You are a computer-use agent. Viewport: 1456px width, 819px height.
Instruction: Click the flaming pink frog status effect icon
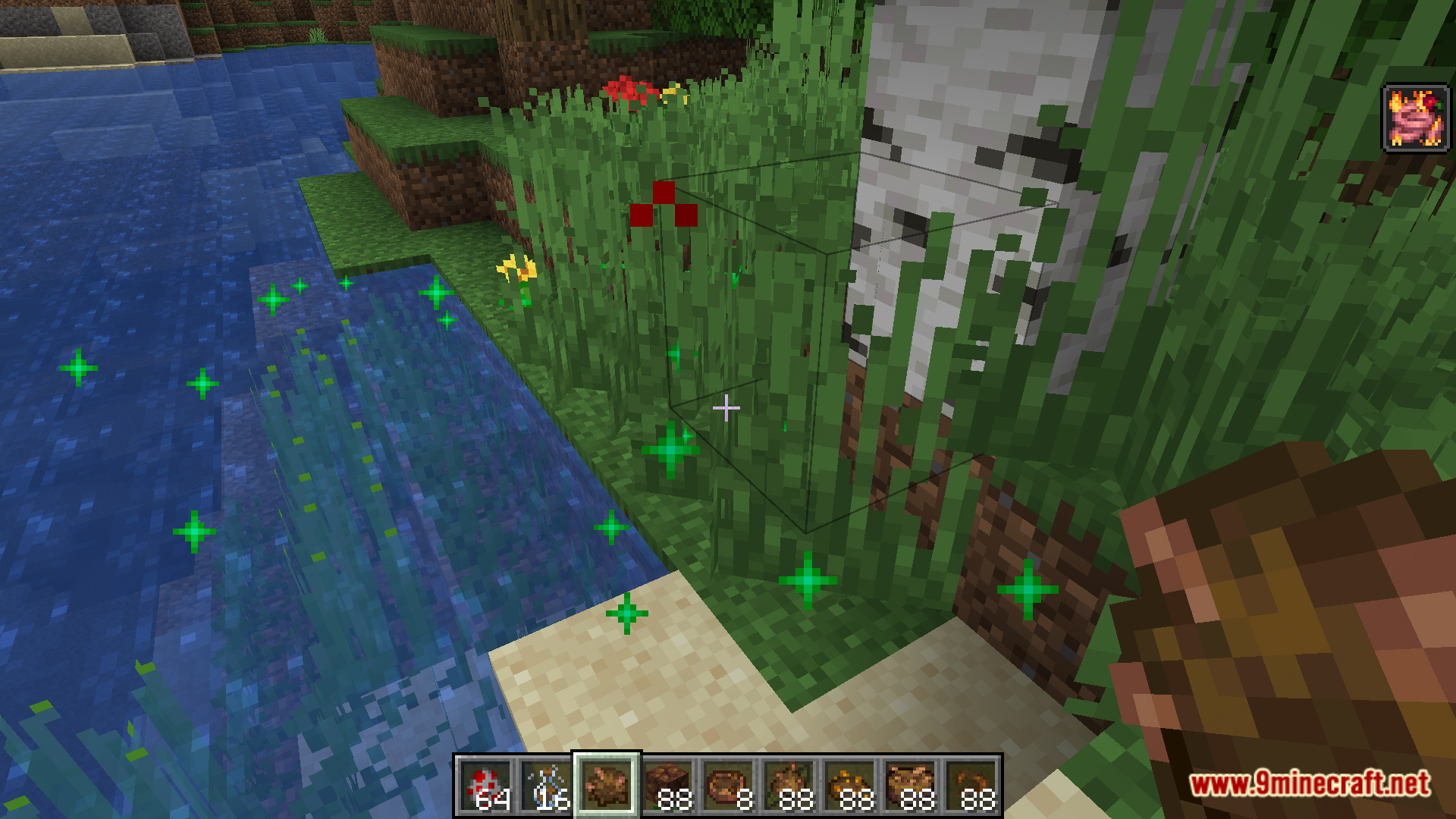pos(1415,119)
